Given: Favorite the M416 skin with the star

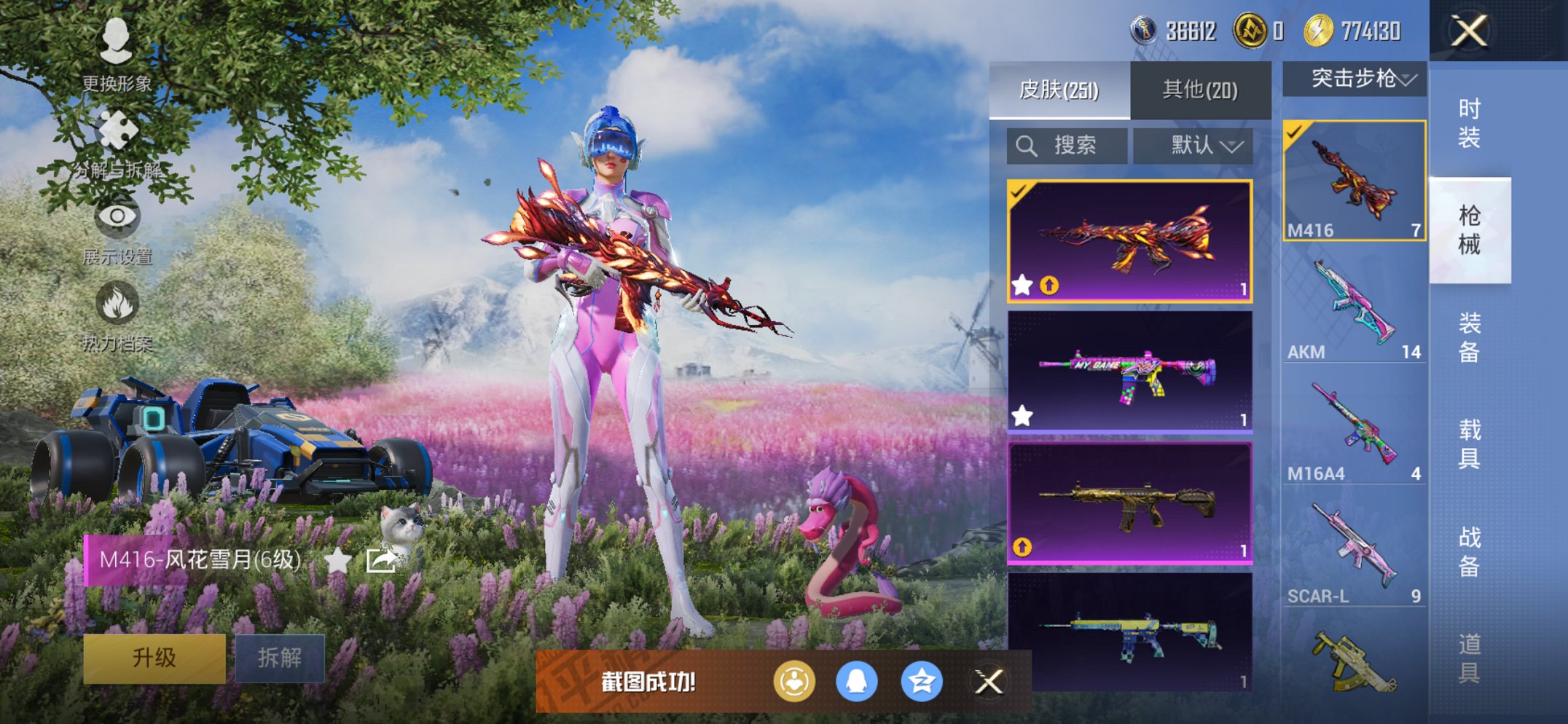Looking at the screenshot, I should coord(337,560).
